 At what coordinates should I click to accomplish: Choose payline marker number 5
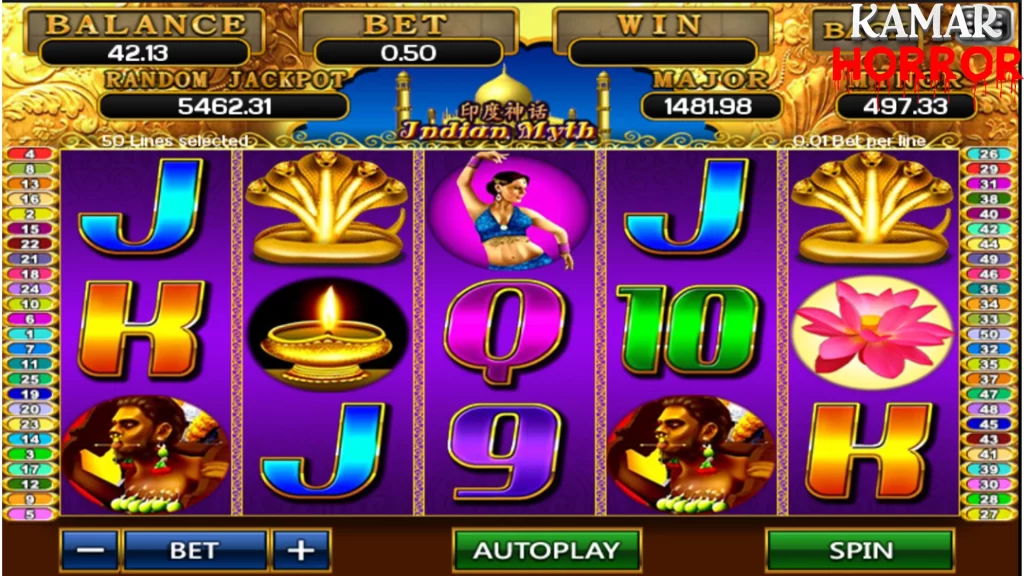click(30, 514)
